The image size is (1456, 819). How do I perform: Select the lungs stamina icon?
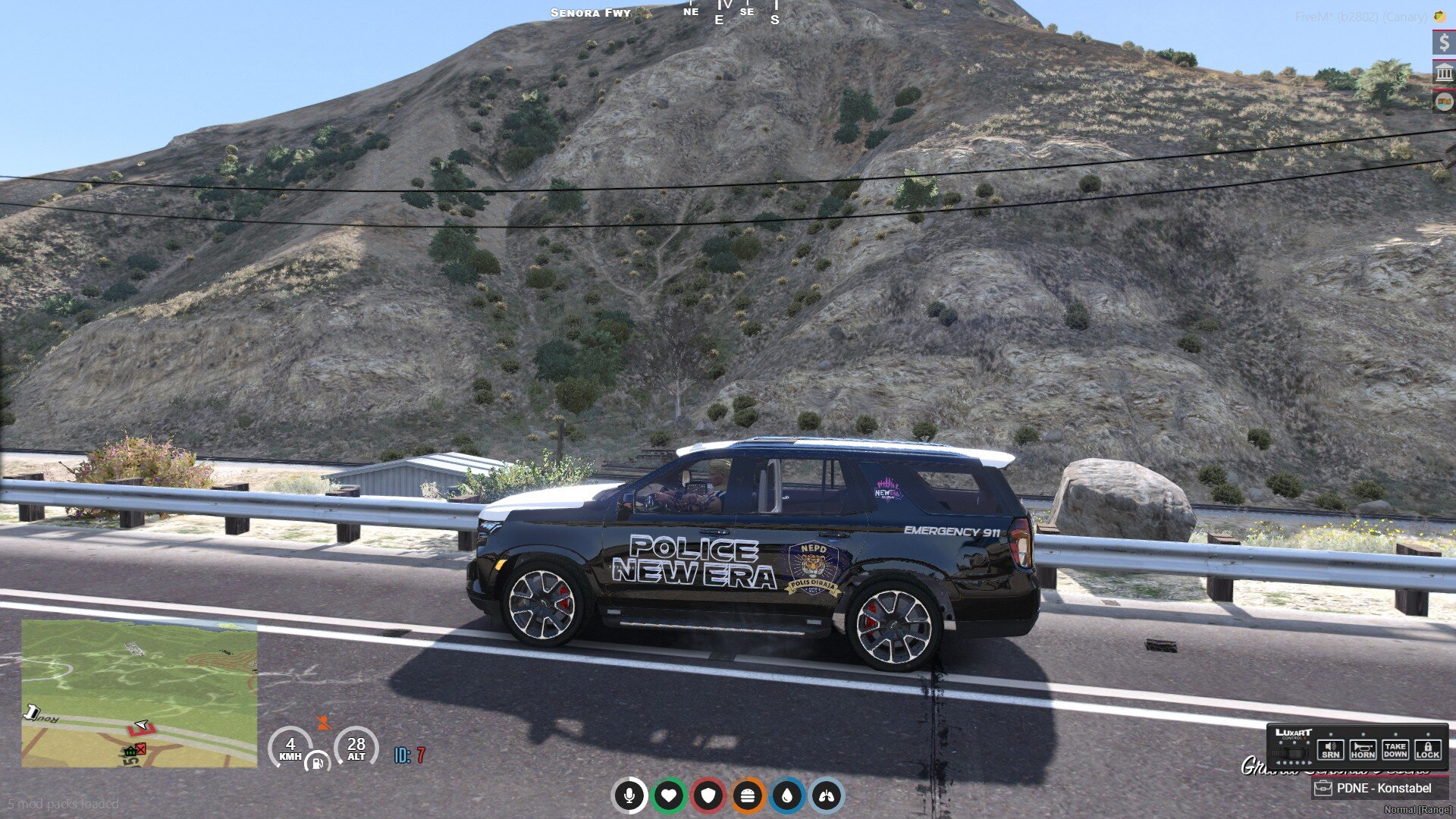click(x=827, y=795)
